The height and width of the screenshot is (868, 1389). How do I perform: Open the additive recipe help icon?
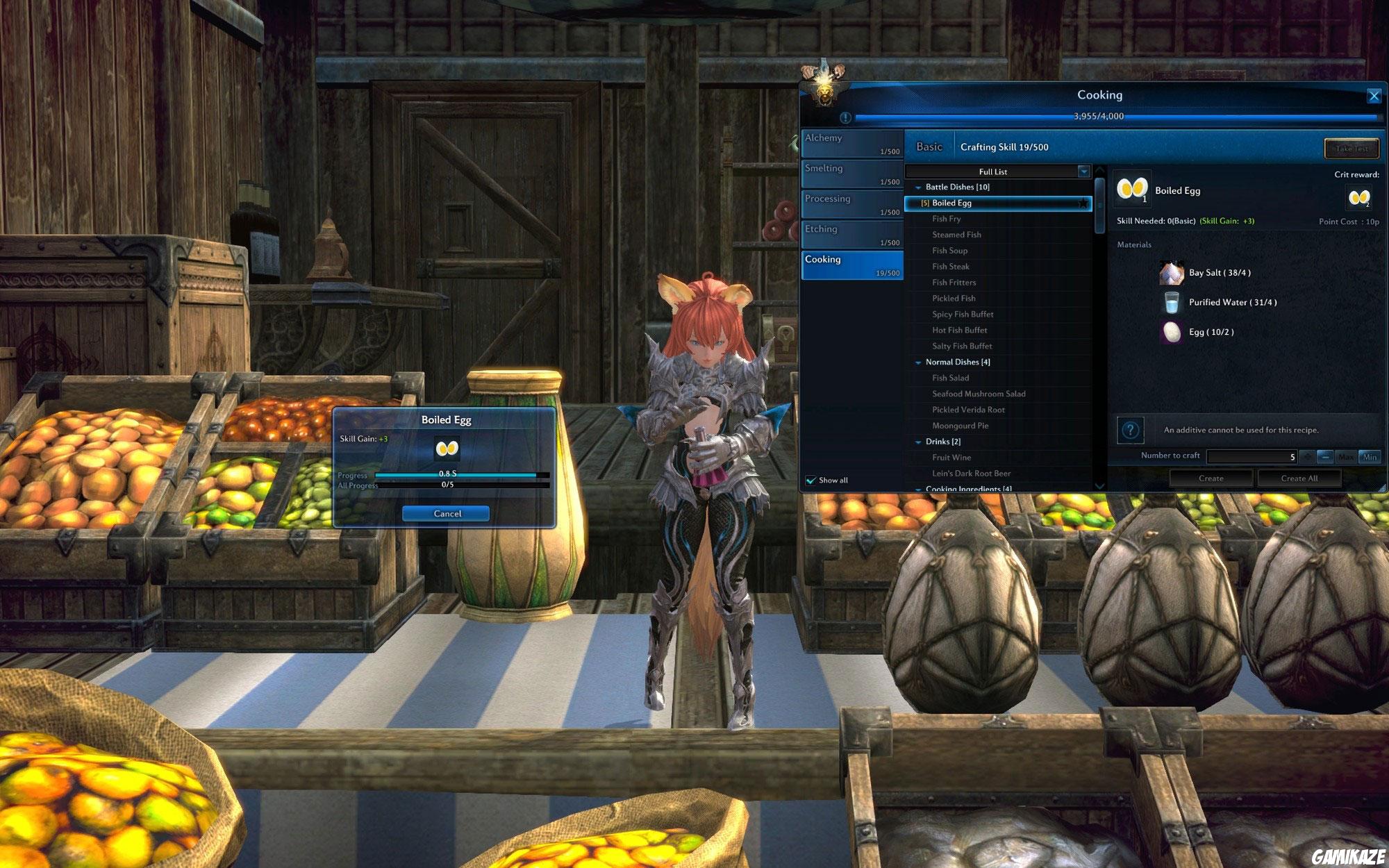(x=1131, y=431)
